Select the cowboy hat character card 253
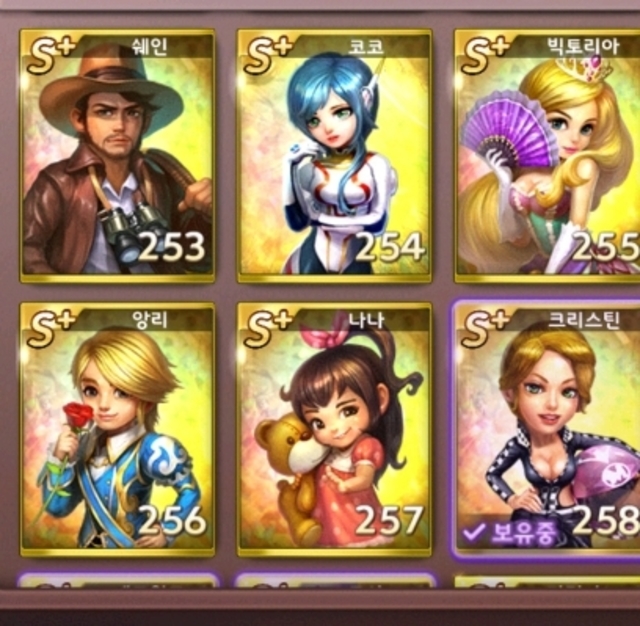 click(x=117, y=155)
